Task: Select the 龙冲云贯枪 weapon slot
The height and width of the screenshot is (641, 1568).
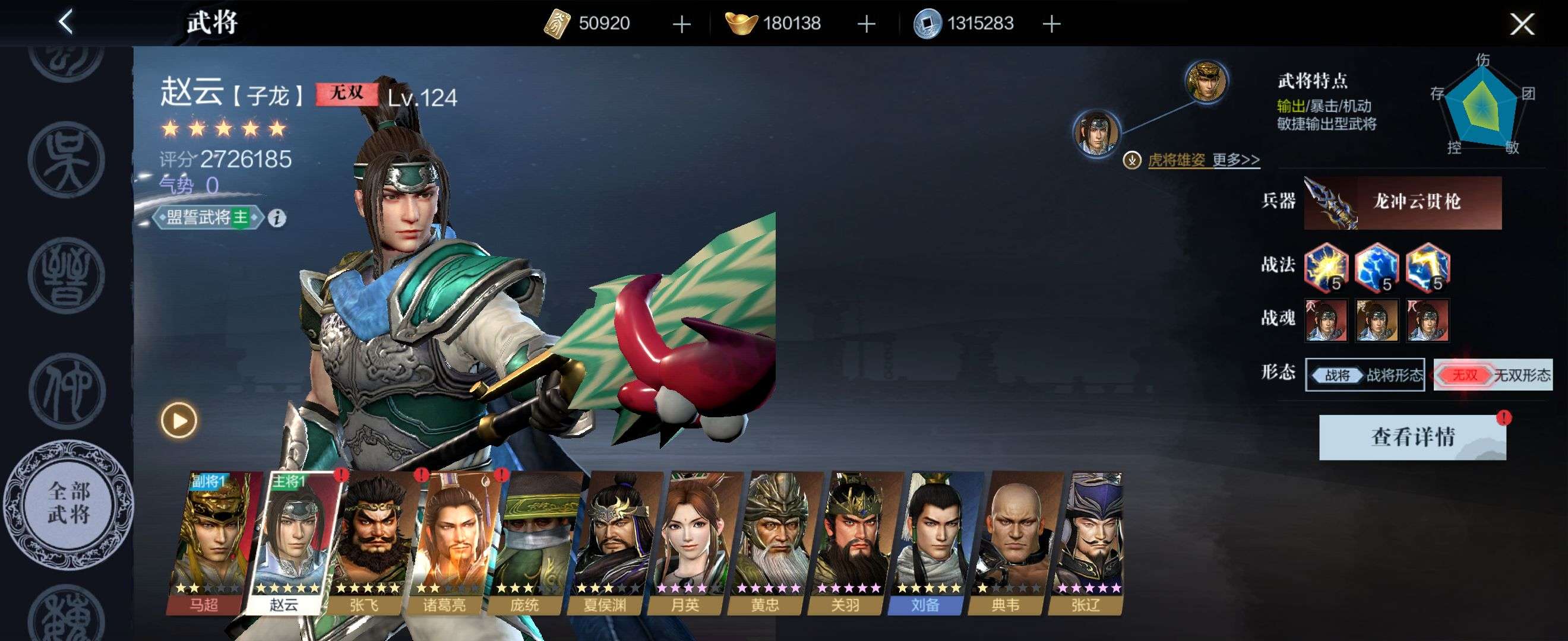Action: point(1402,202)
